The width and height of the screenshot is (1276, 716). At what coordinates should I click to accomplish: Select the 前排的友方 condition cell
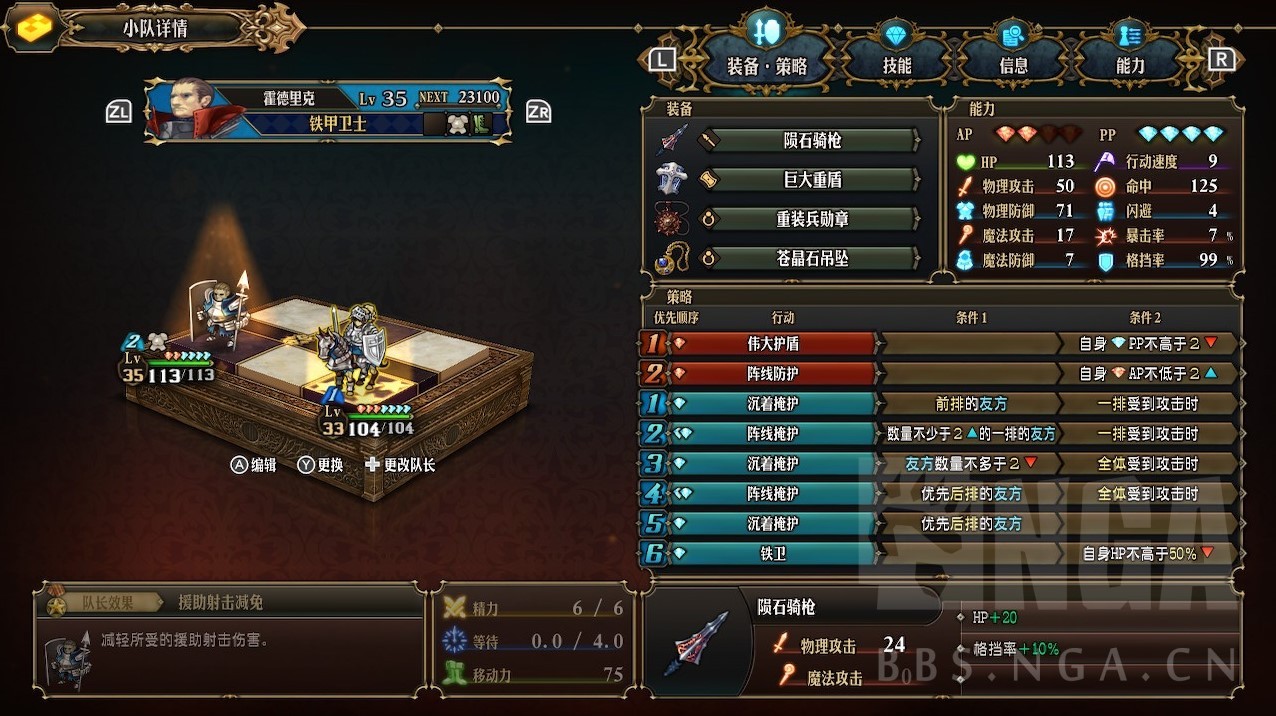[970, 403]
